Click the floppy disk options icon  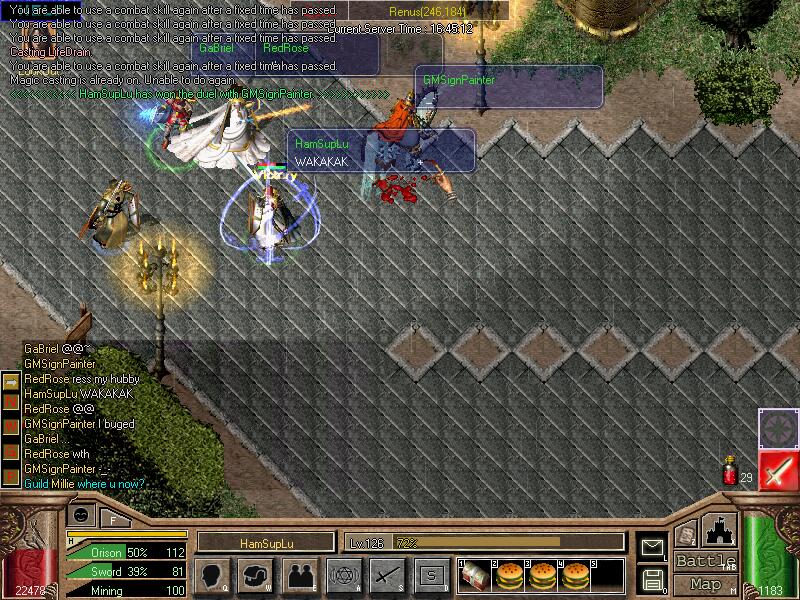pyautogui.click(x=653, y=578)
